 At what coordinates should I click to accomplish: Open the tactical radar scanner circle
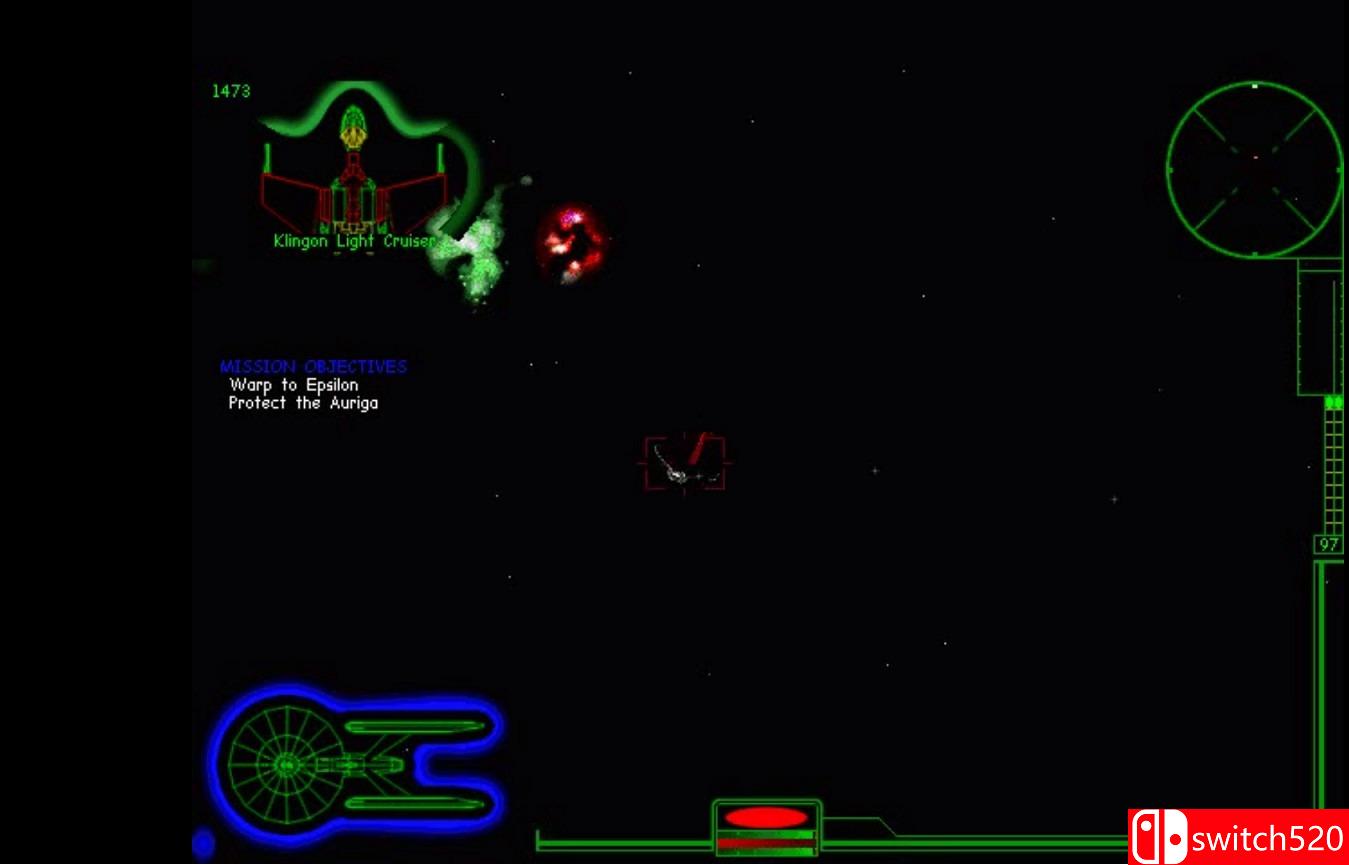pyautogui.click(x=1253, y=170)
